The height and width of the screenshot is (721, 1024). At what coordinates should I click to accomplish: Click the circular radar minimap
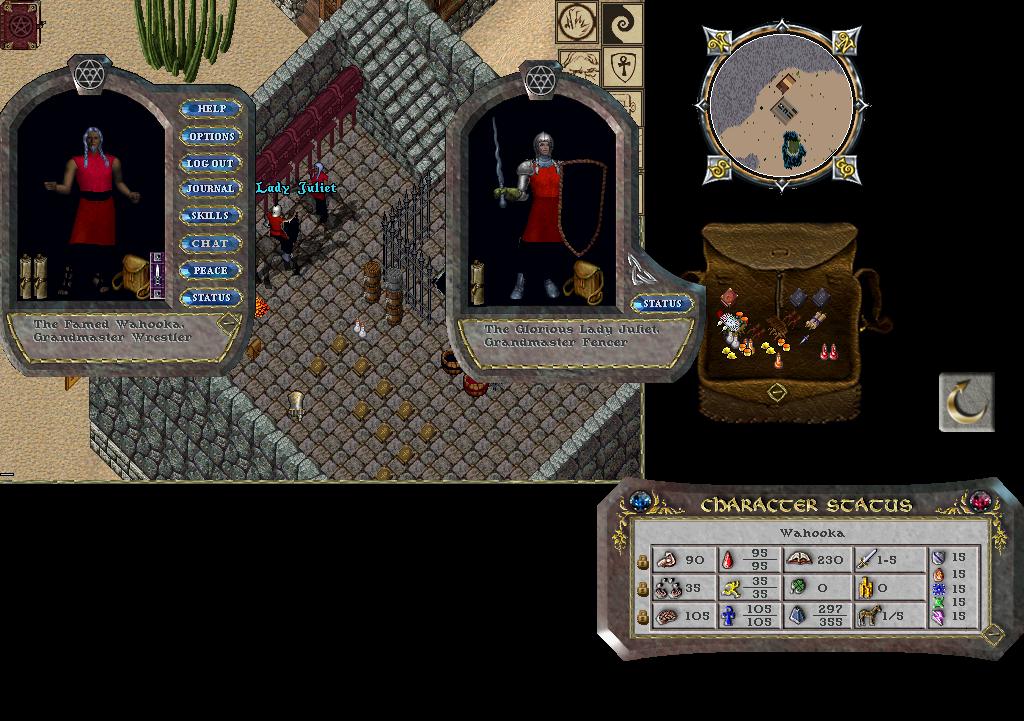pos(781,106)
